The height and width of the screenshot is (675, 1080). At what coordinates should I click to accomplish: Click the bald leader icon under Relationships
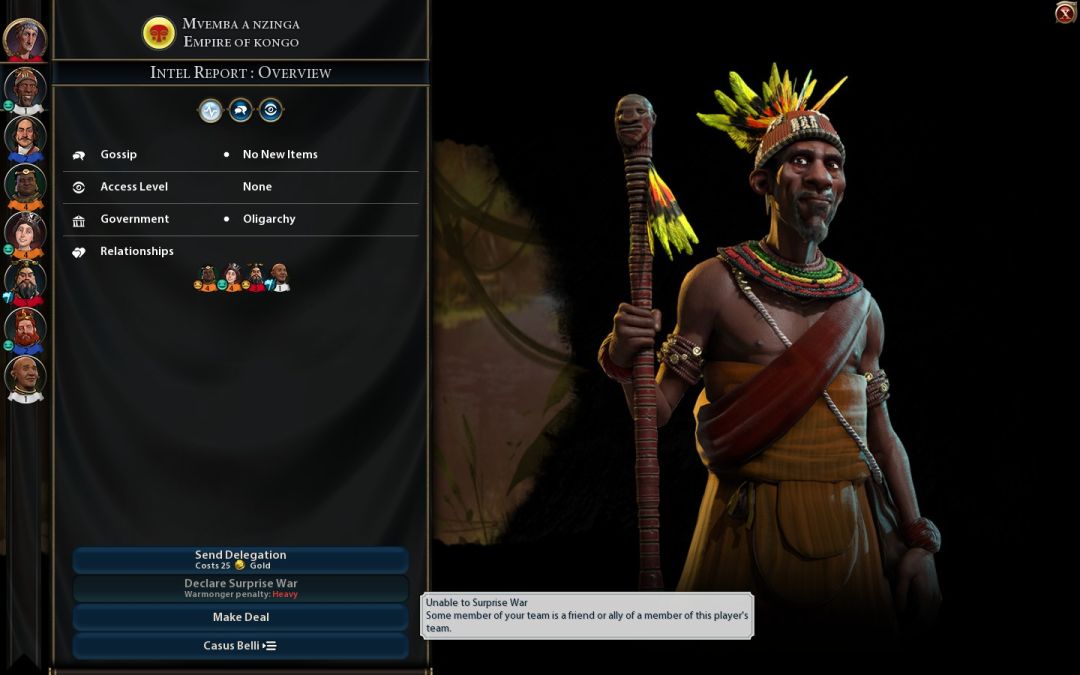tap(280, 277)
